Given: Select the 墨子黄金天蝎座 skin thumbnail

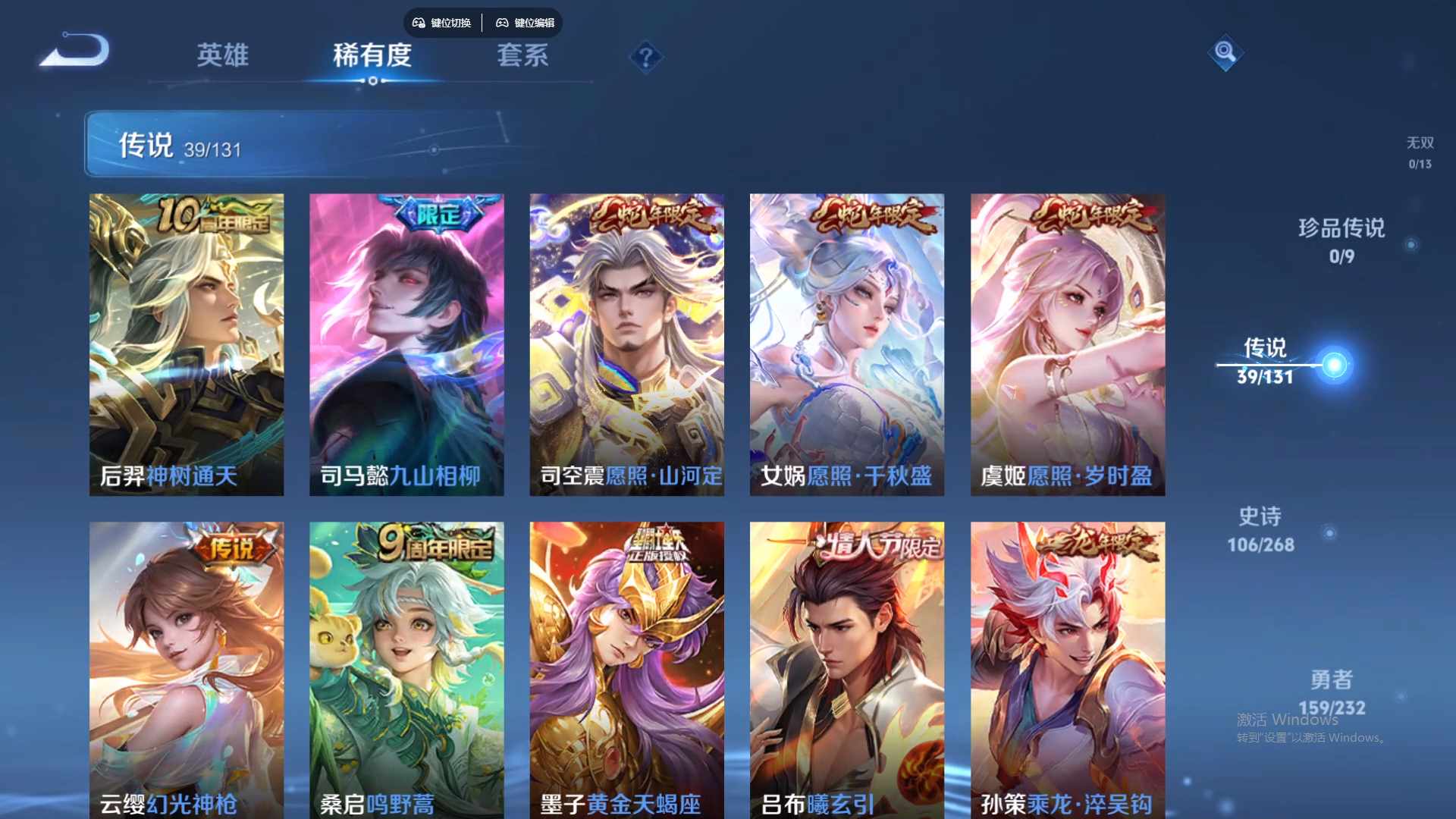Looking at the screenshot, I should pyautogui.click(x=626, y=667).
